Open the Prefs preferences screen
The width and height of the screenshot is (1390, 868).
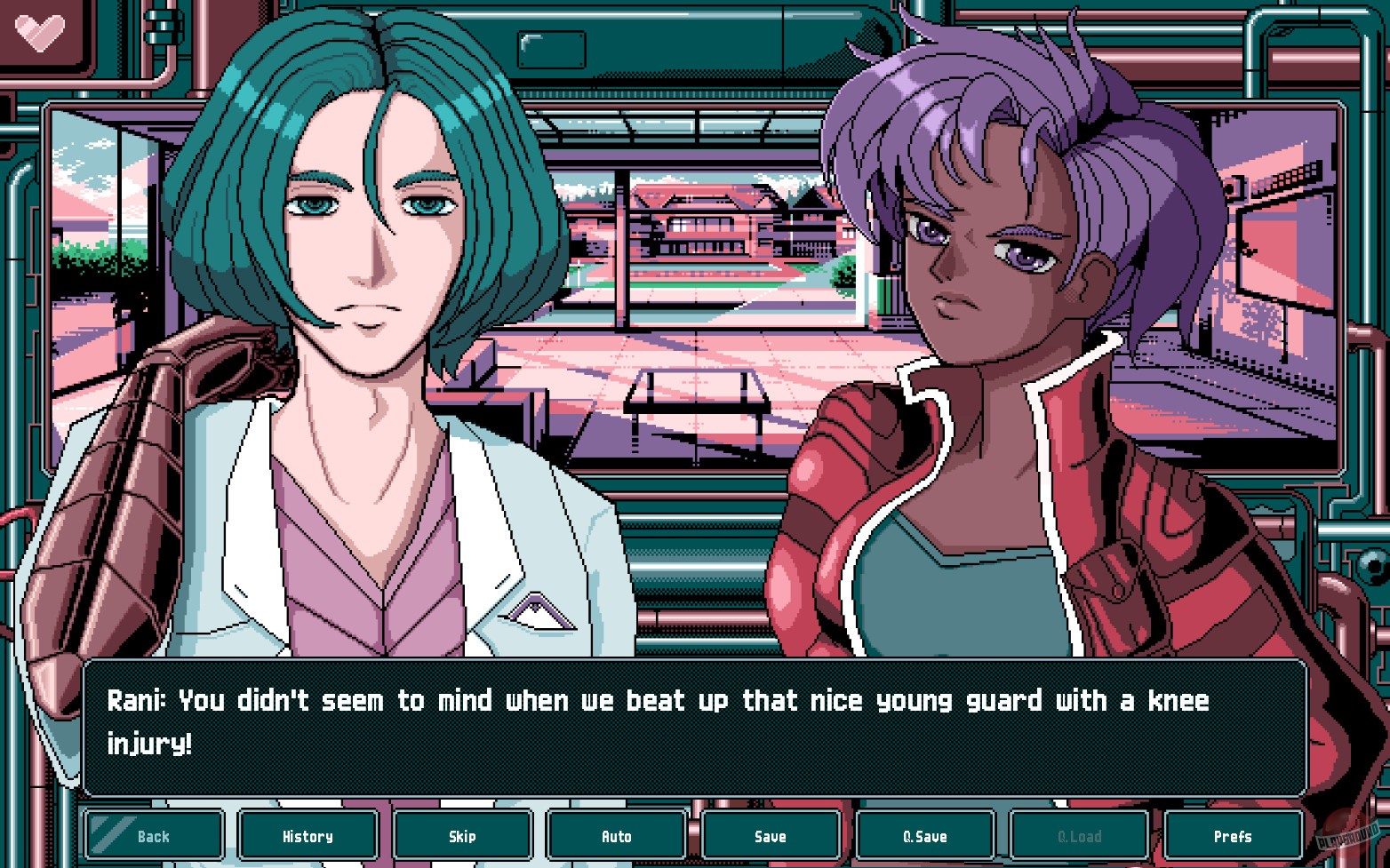[x=1233, y=835]
